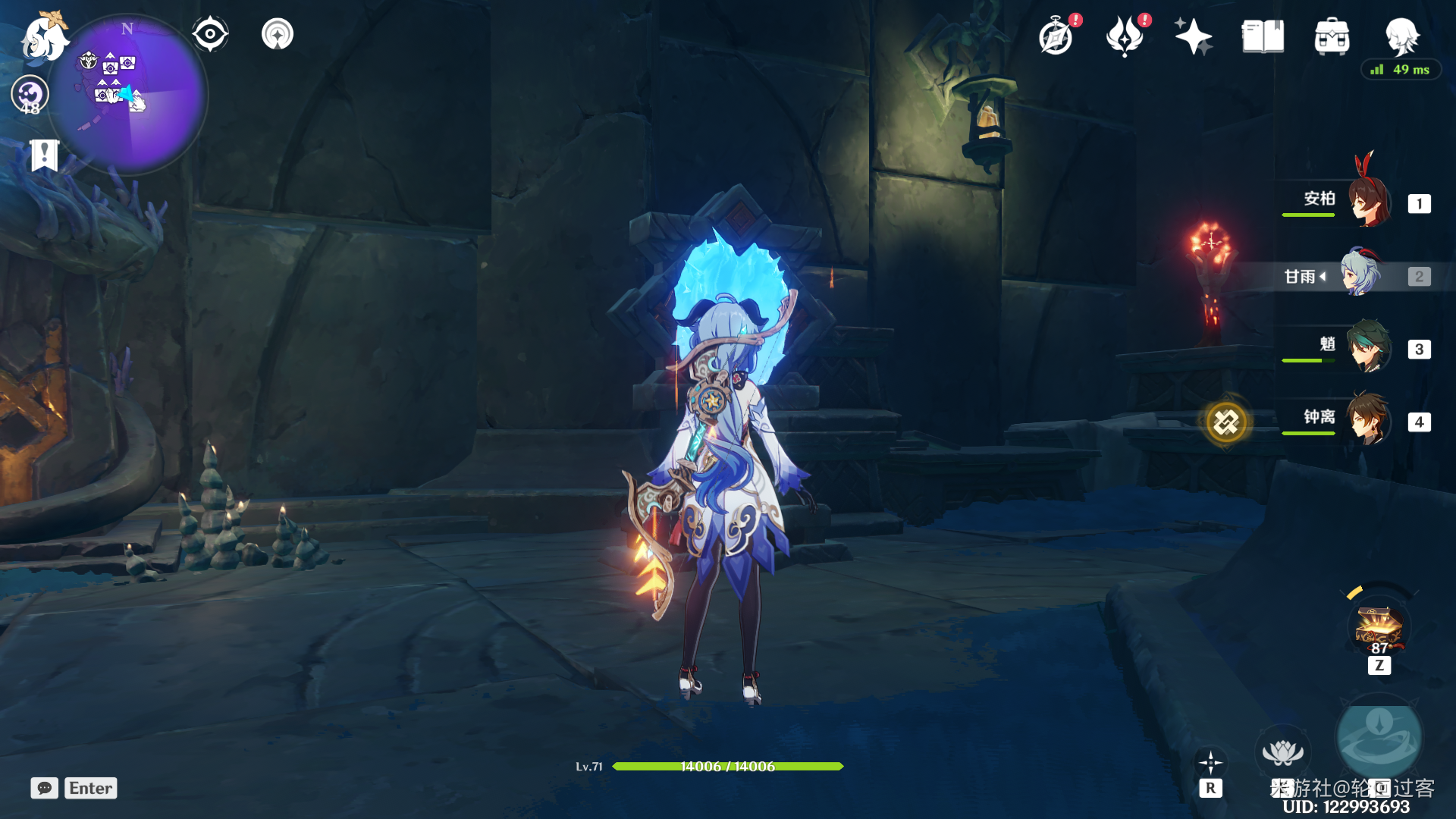Toggle the elemental sight eye icon
This screenshot has height=819, width=1456.
tap(210, 34)
